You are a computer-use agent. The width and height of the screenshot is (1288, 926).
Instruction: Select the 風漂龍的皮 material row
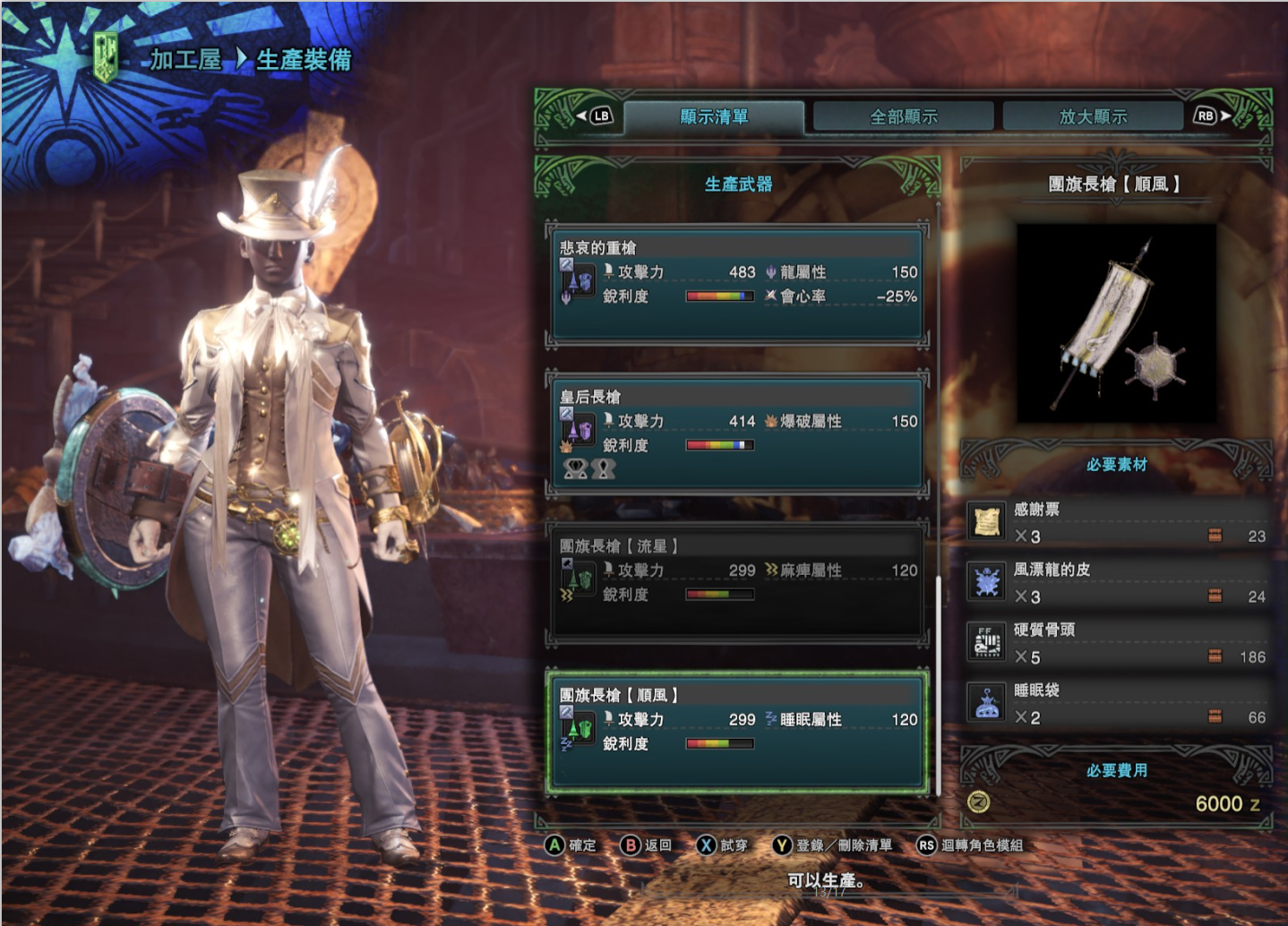[x=1117, y=583]
